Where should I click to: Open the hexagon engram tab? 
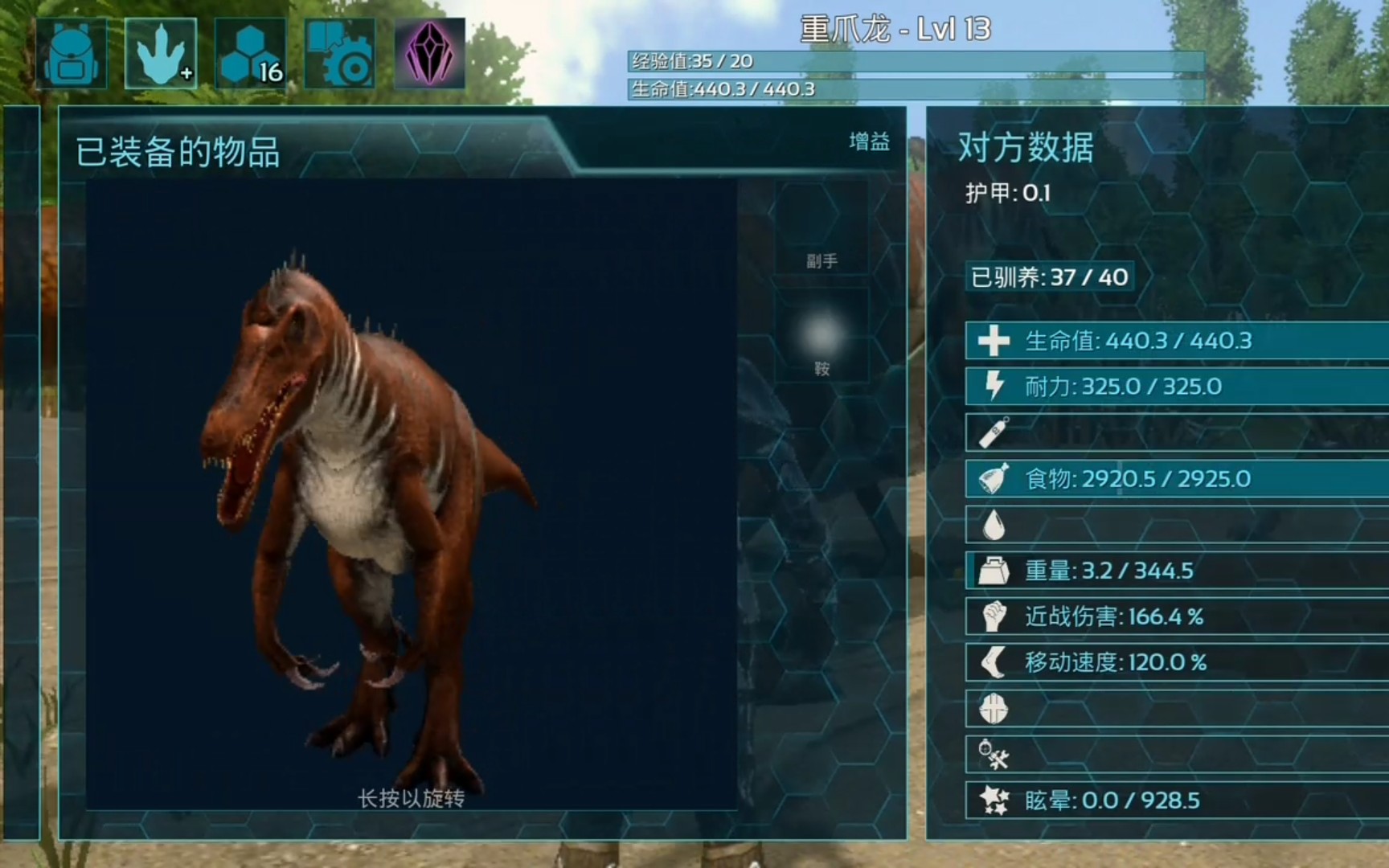click(250, 53)
